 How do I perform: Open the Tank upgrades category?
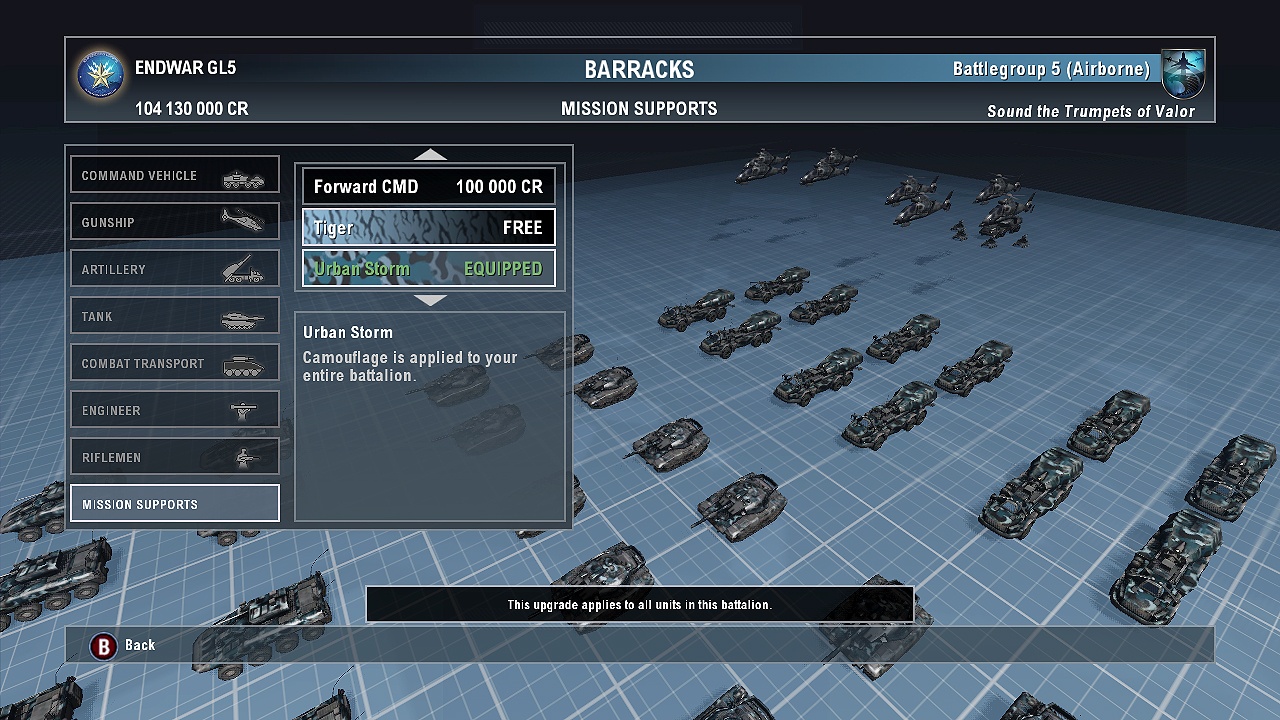pyautogui.click(x=175, y=316)
